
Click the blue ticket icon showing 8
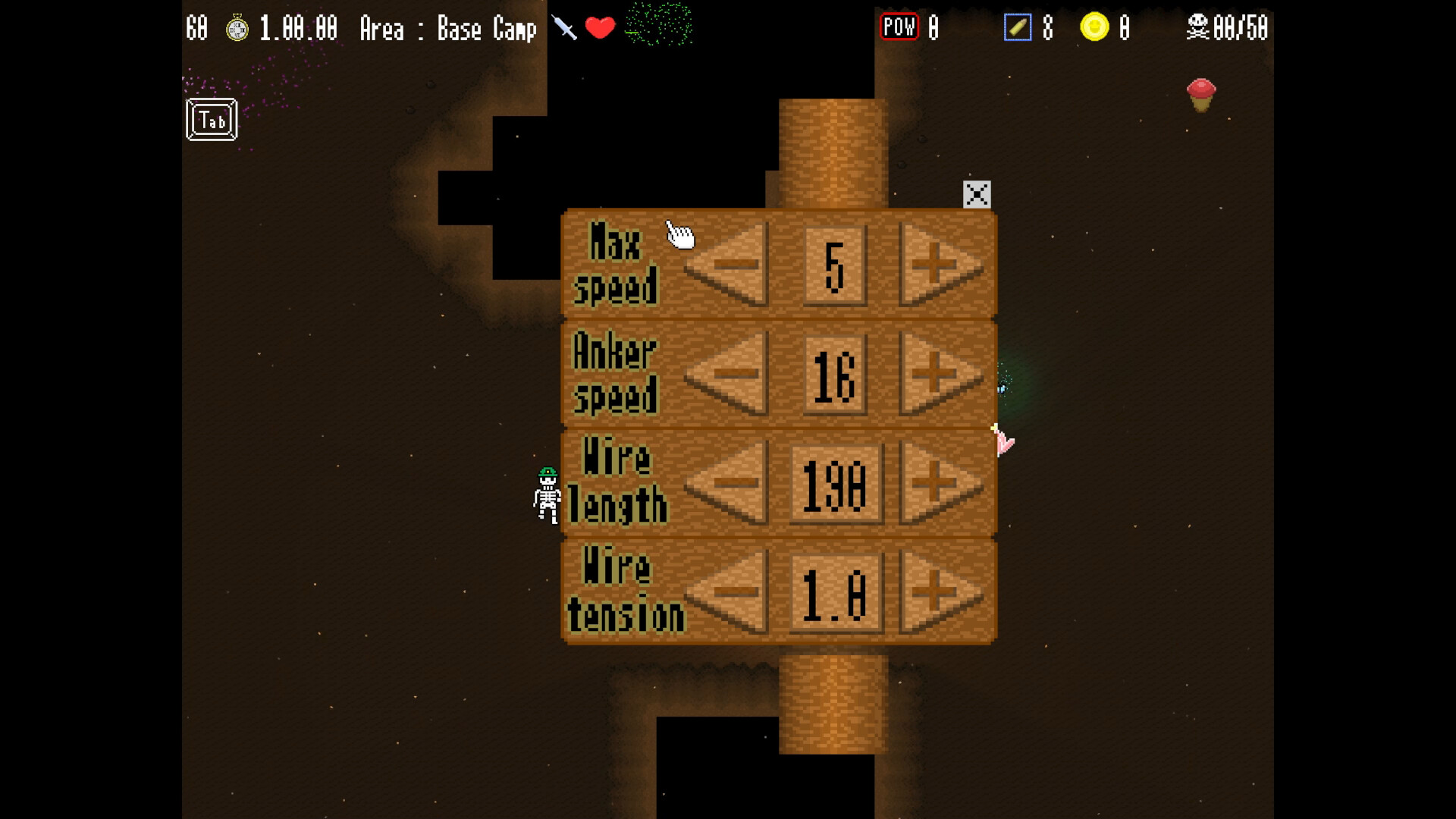1018,27
